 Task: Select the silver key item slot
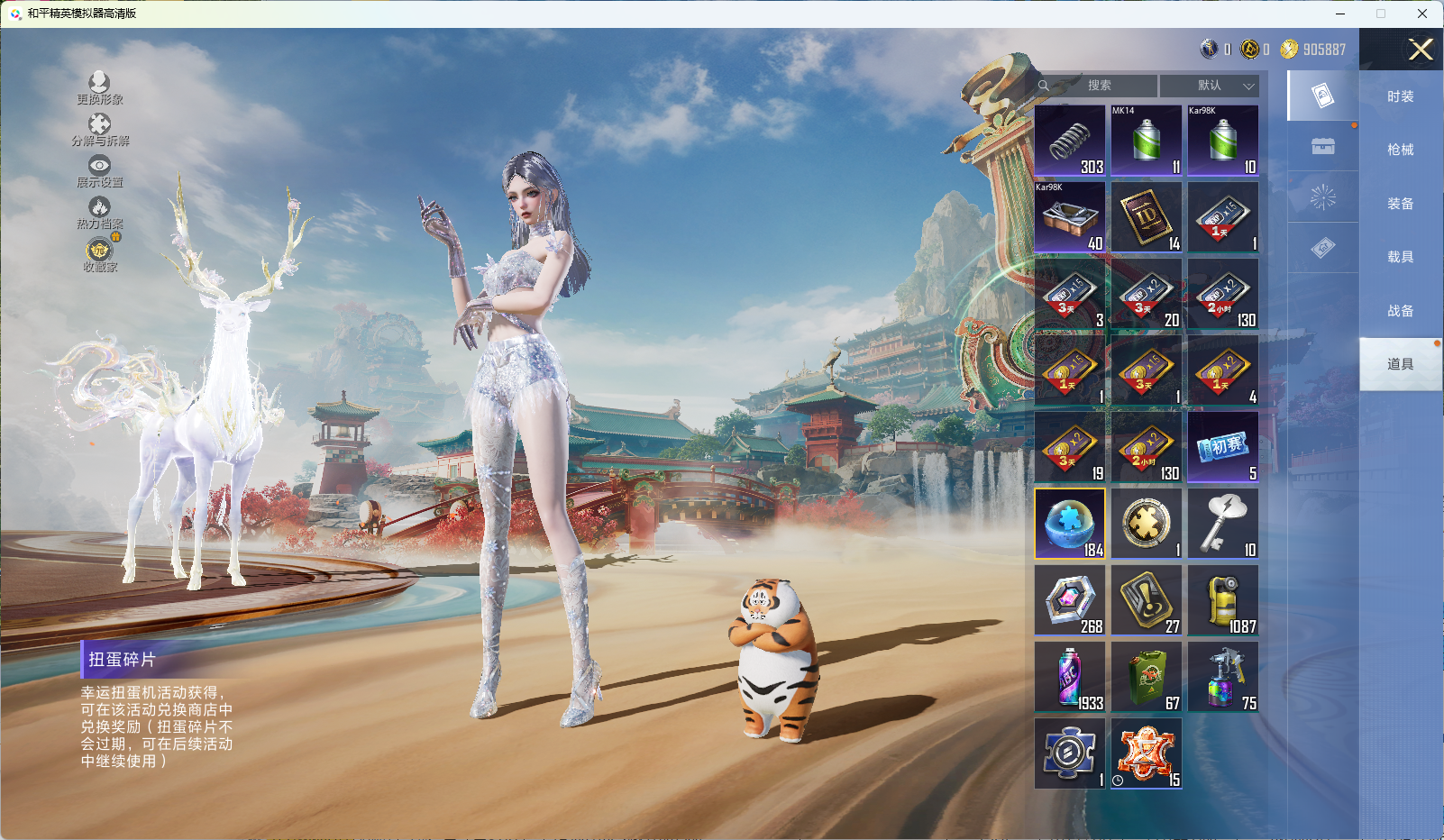tap(1223, 524)
